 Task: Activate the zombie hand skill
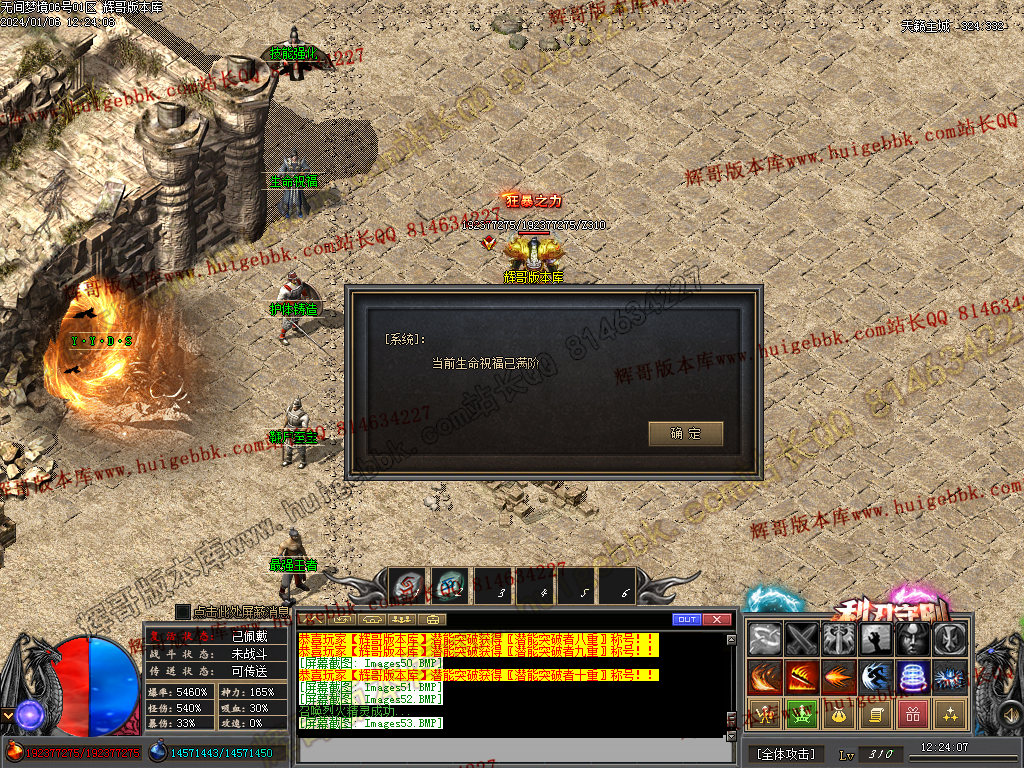[876, 639]
